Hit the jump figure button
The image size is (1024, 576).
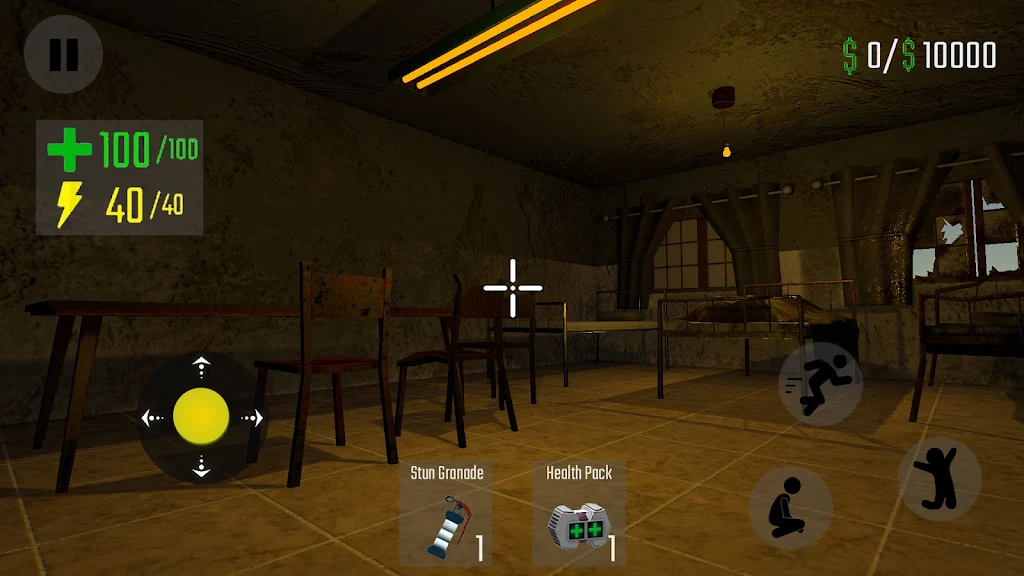click(x=939, y=478)
